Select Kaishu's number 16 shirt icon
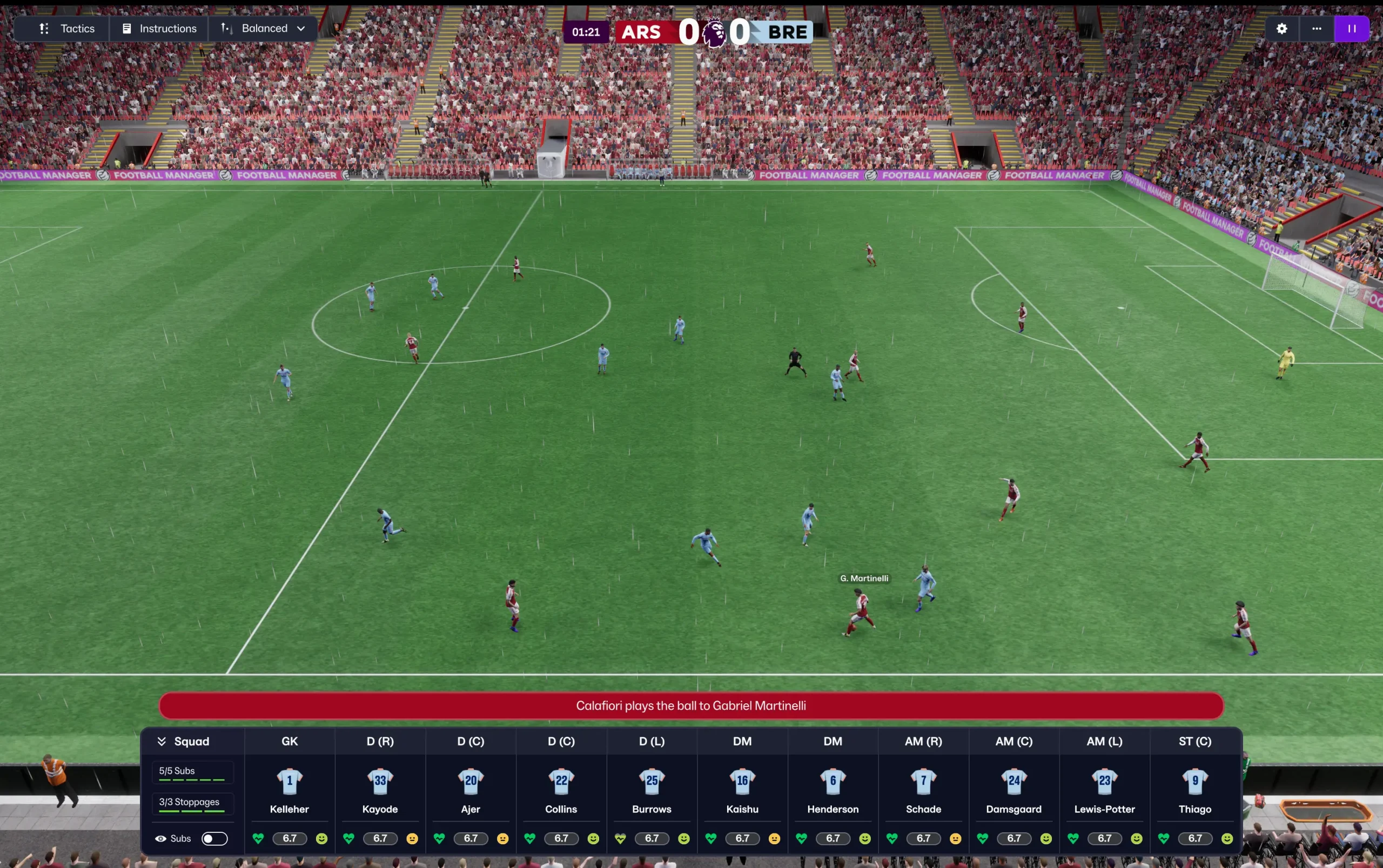1383x868 pixels. [x=742, y=780]
